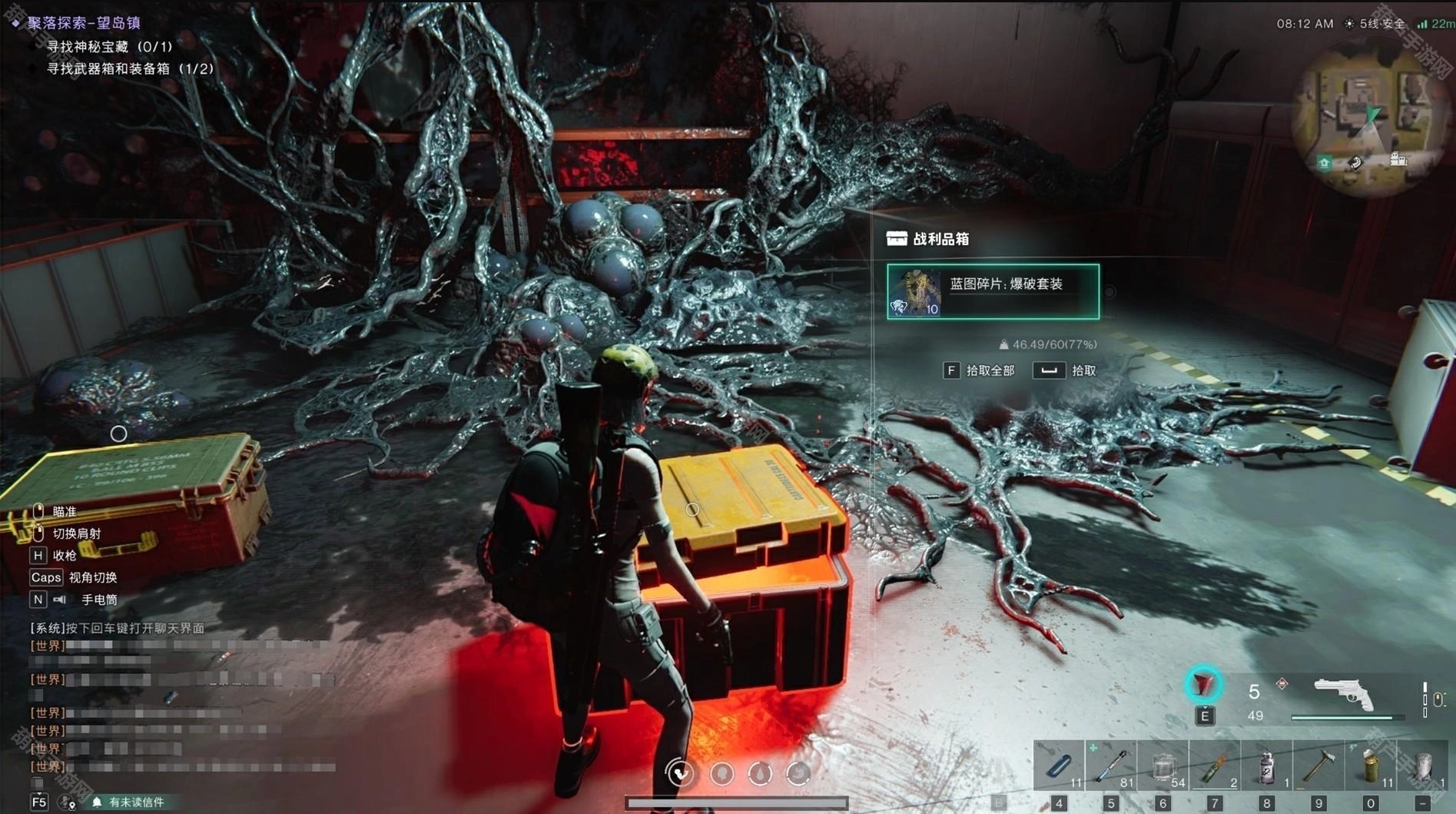The width and height of the screenshot is (1456, 814).
Task: Equip the Molotov bottle hotbar item
Action: click(x=1215, y=766)
